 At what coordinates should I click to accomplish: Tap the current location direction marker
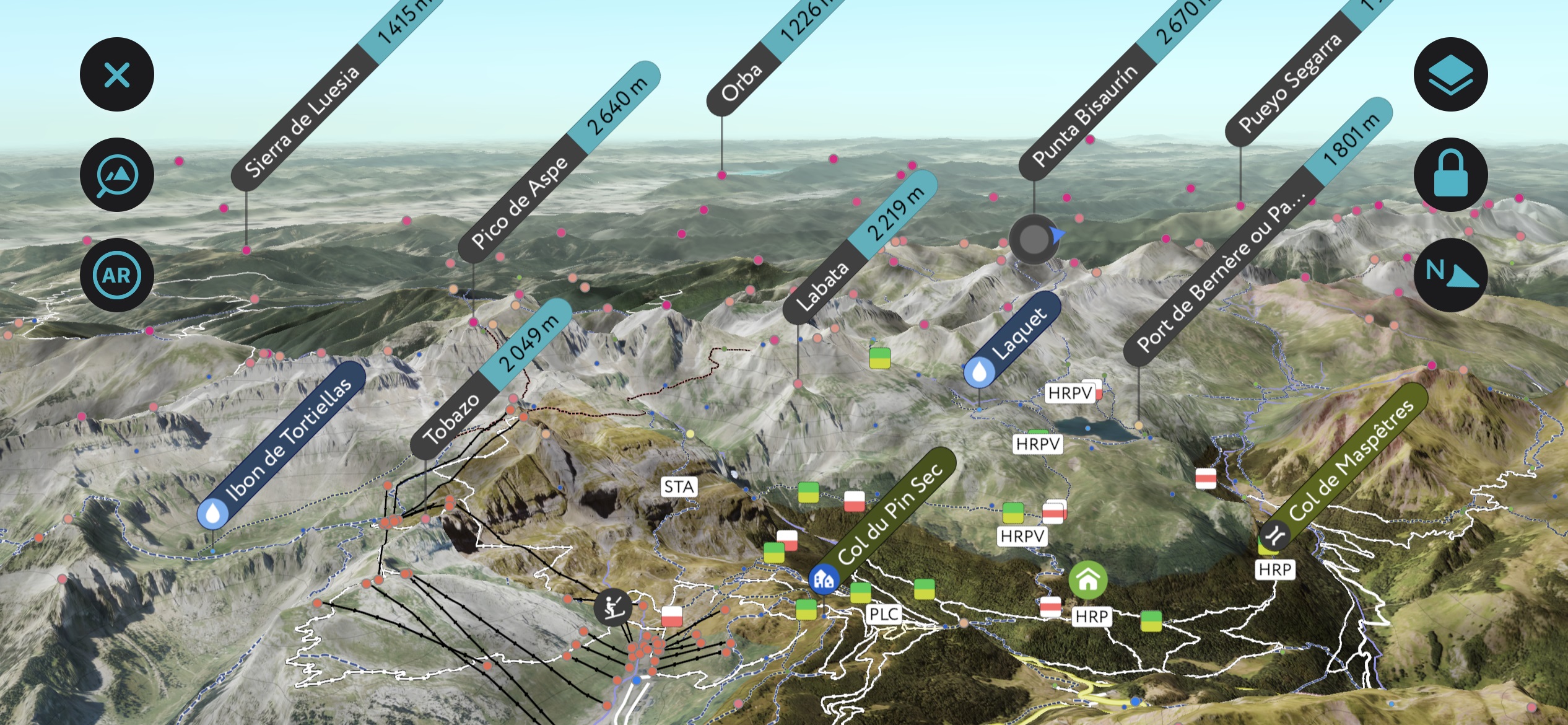[x=1034, y=240]
